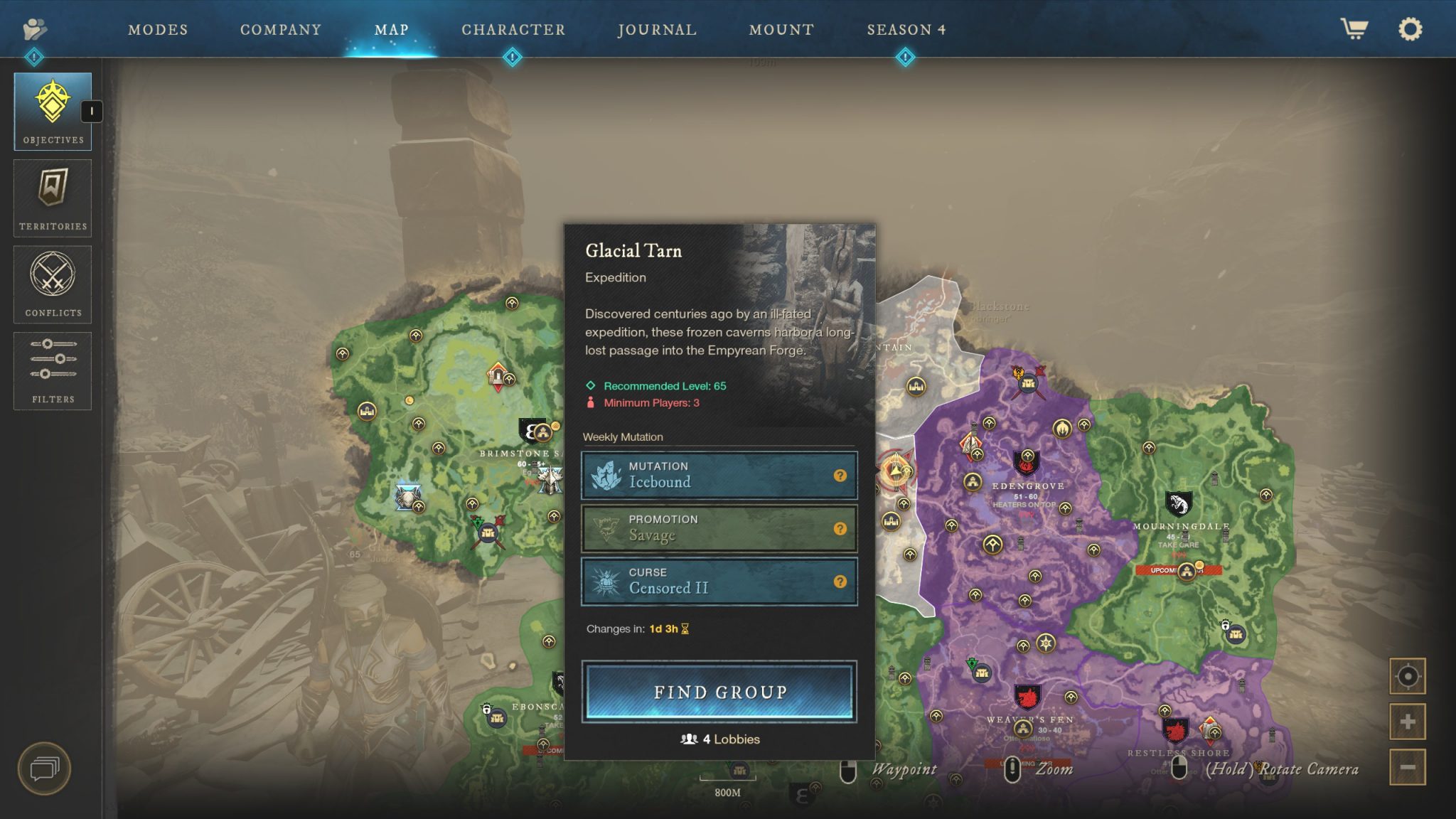The height and width of the screenshot is (819, 1456).
Task: Open the Conflicts panel
Action: pyautogui.click(x=52, y=284)
